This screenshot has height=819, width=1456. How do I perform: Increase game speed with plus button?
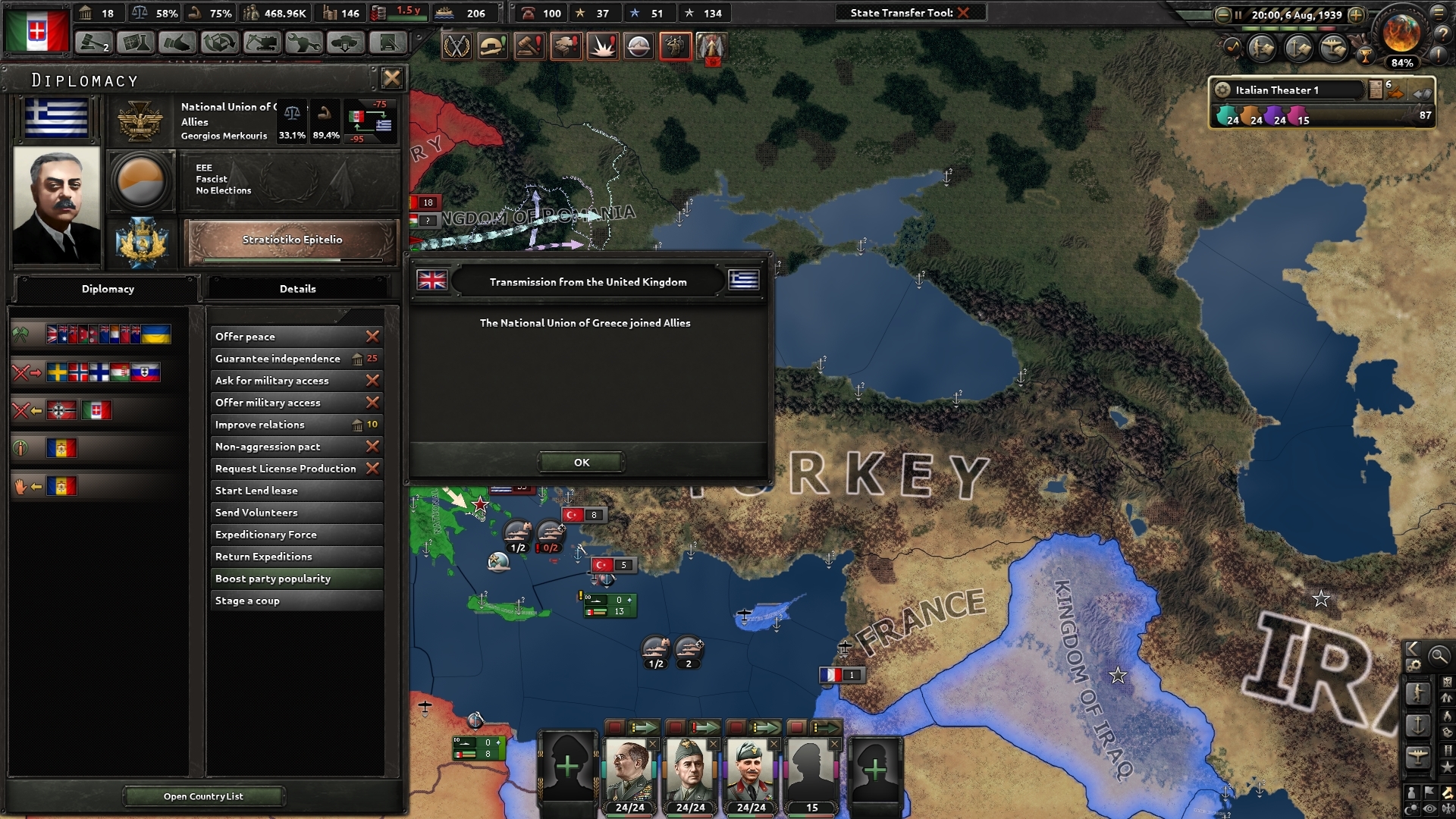[x=1356, y=14]
